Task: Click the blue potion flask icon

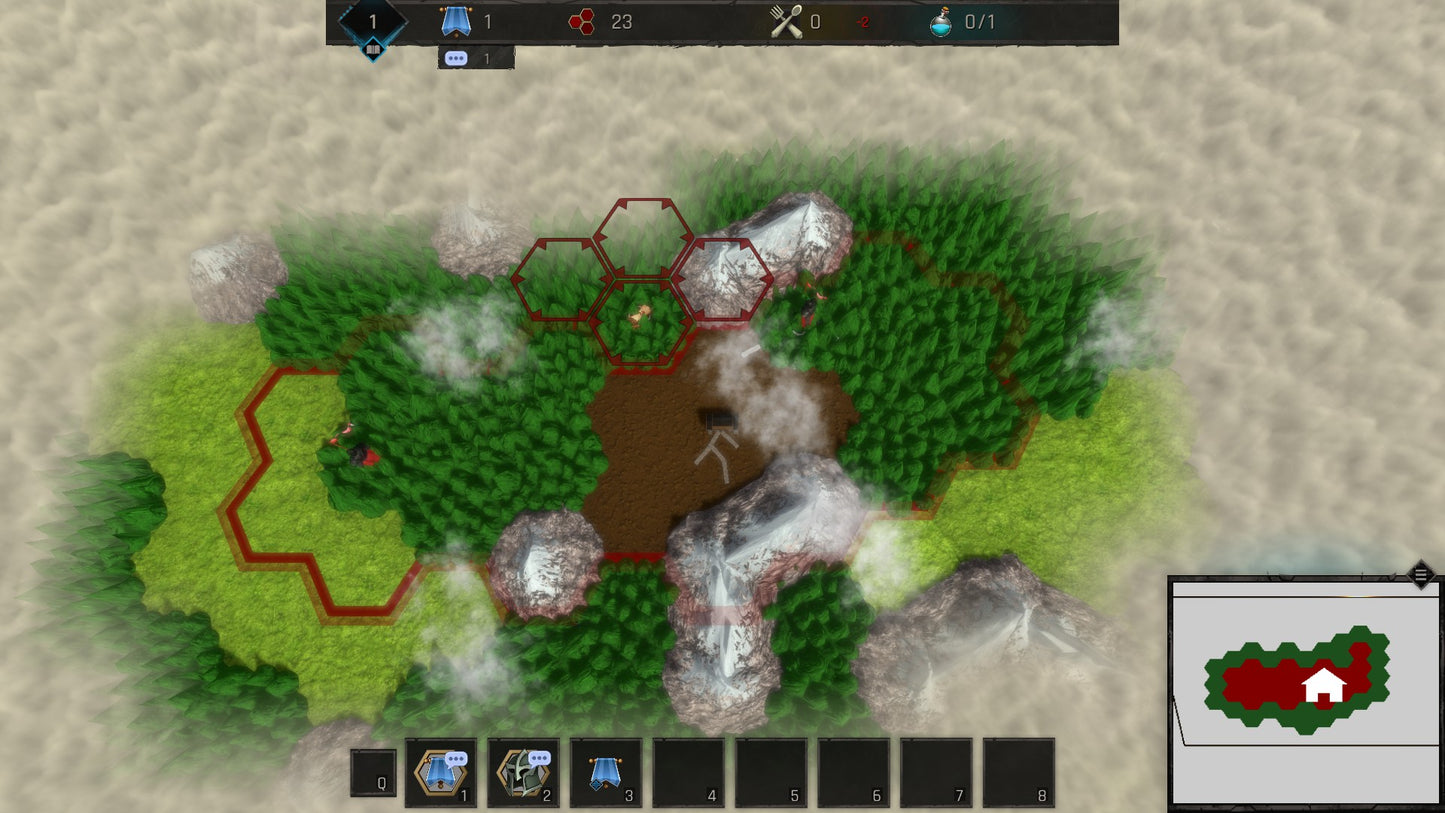Action: click(x=941, y=22)
